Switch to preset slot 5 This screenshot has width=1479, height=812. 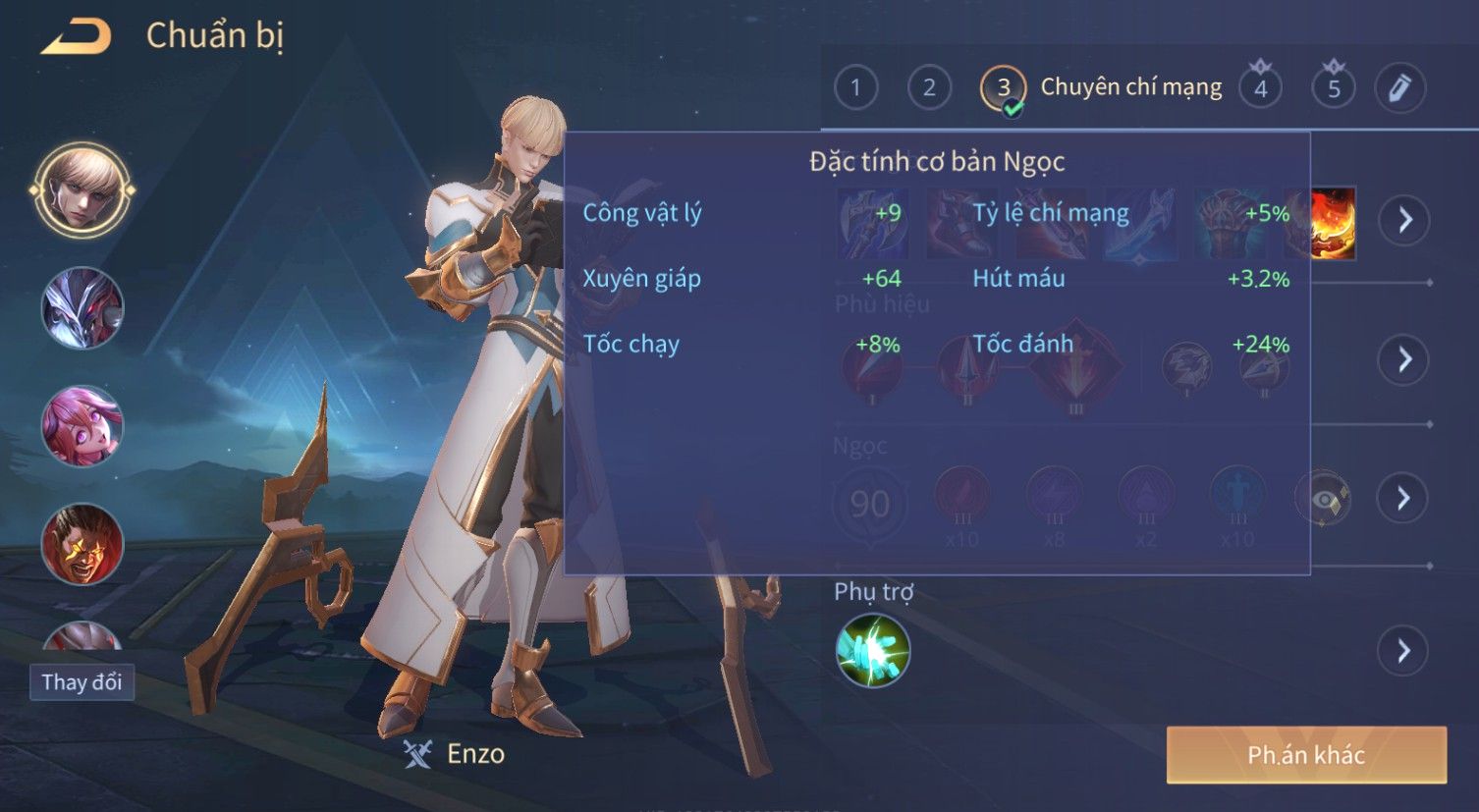point(1334,88)
